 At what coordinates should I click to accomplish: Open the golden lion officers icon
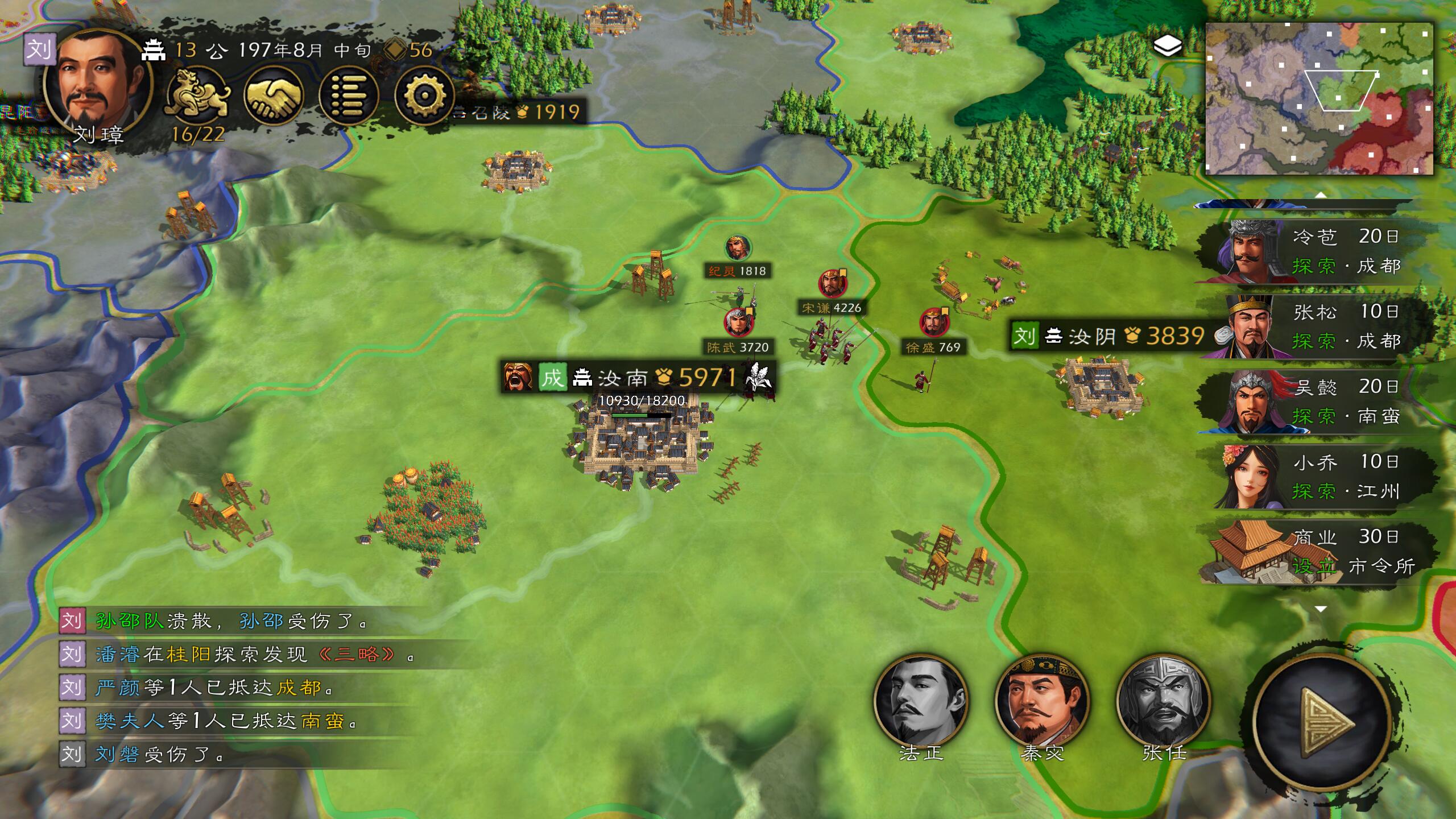coord(197,94)
